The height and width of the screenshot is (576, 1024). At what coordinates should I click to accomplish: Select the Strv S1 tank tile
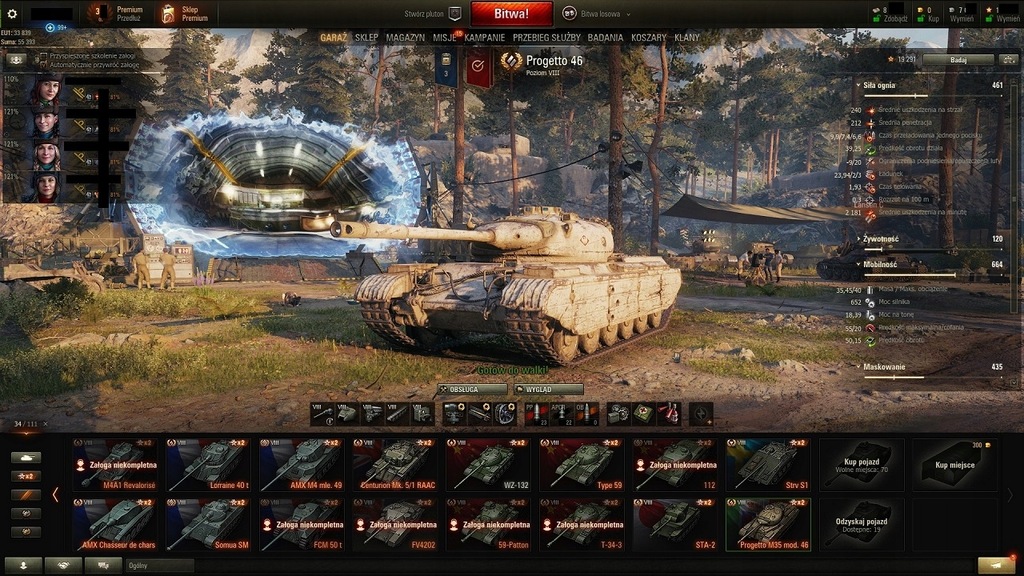(768, 464)
